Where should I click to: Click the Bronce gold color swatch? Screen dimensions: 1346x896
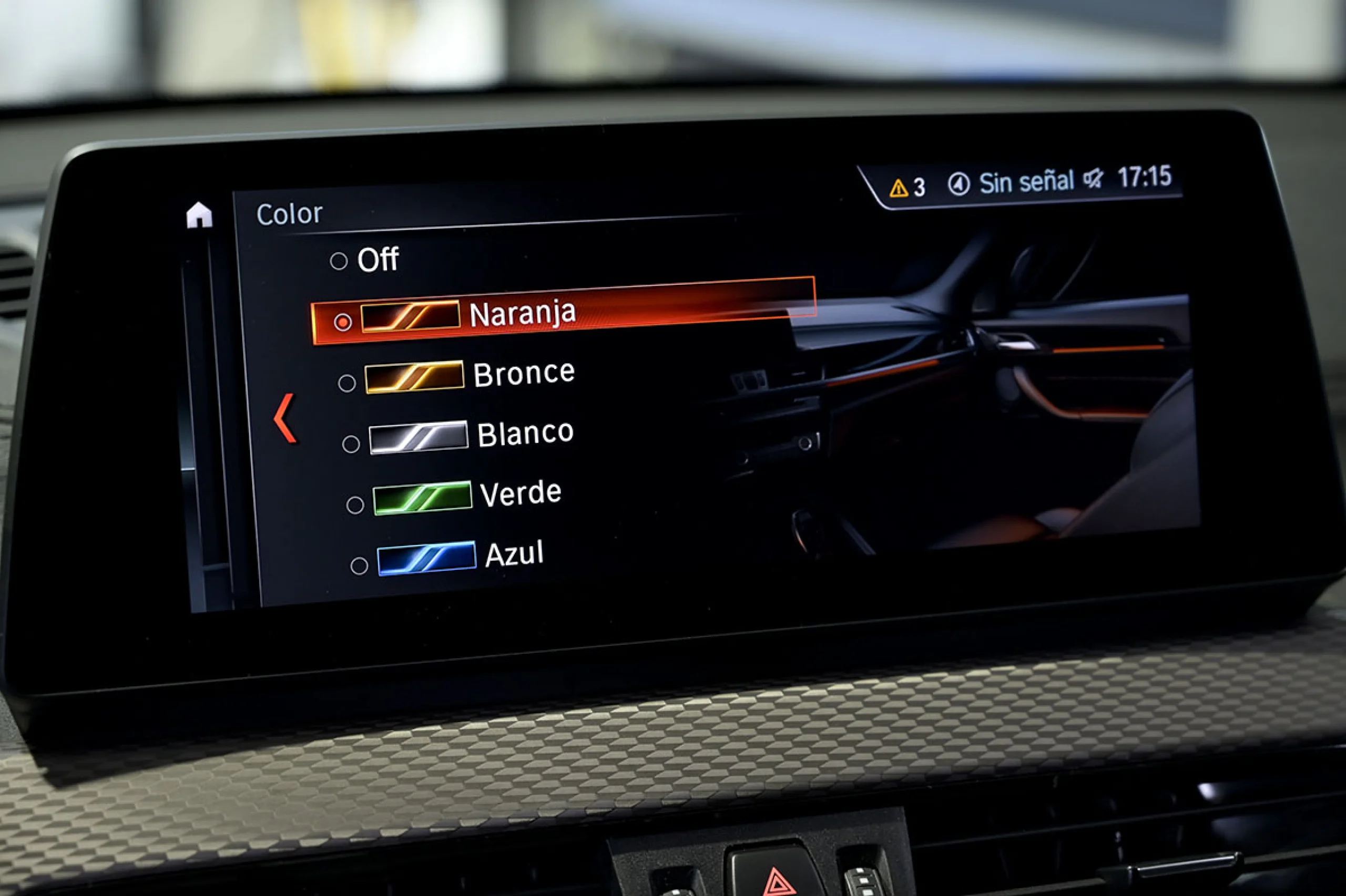414,377
